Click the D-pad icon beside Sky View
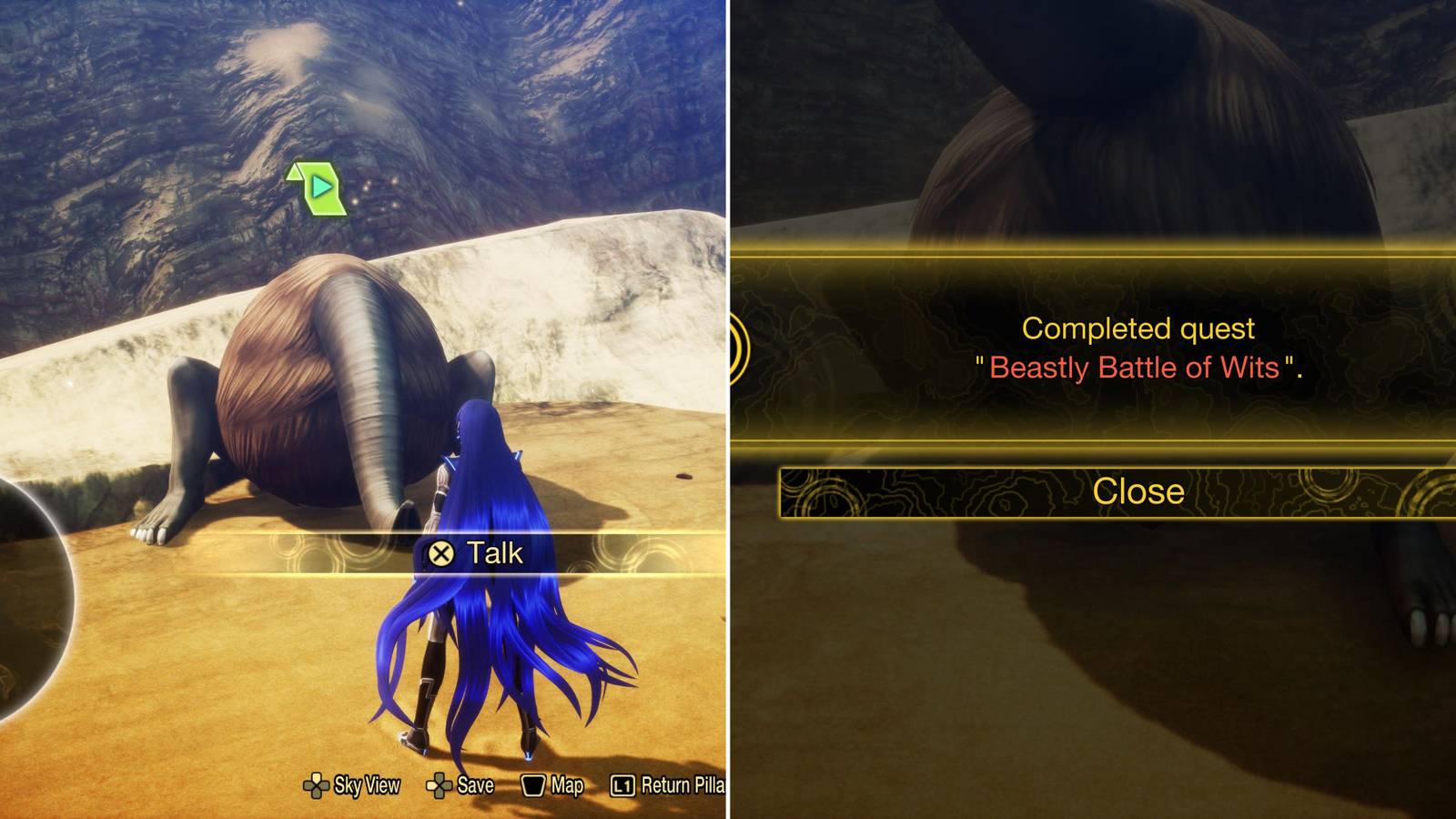1456x819 pixels. tap(318, 784)
